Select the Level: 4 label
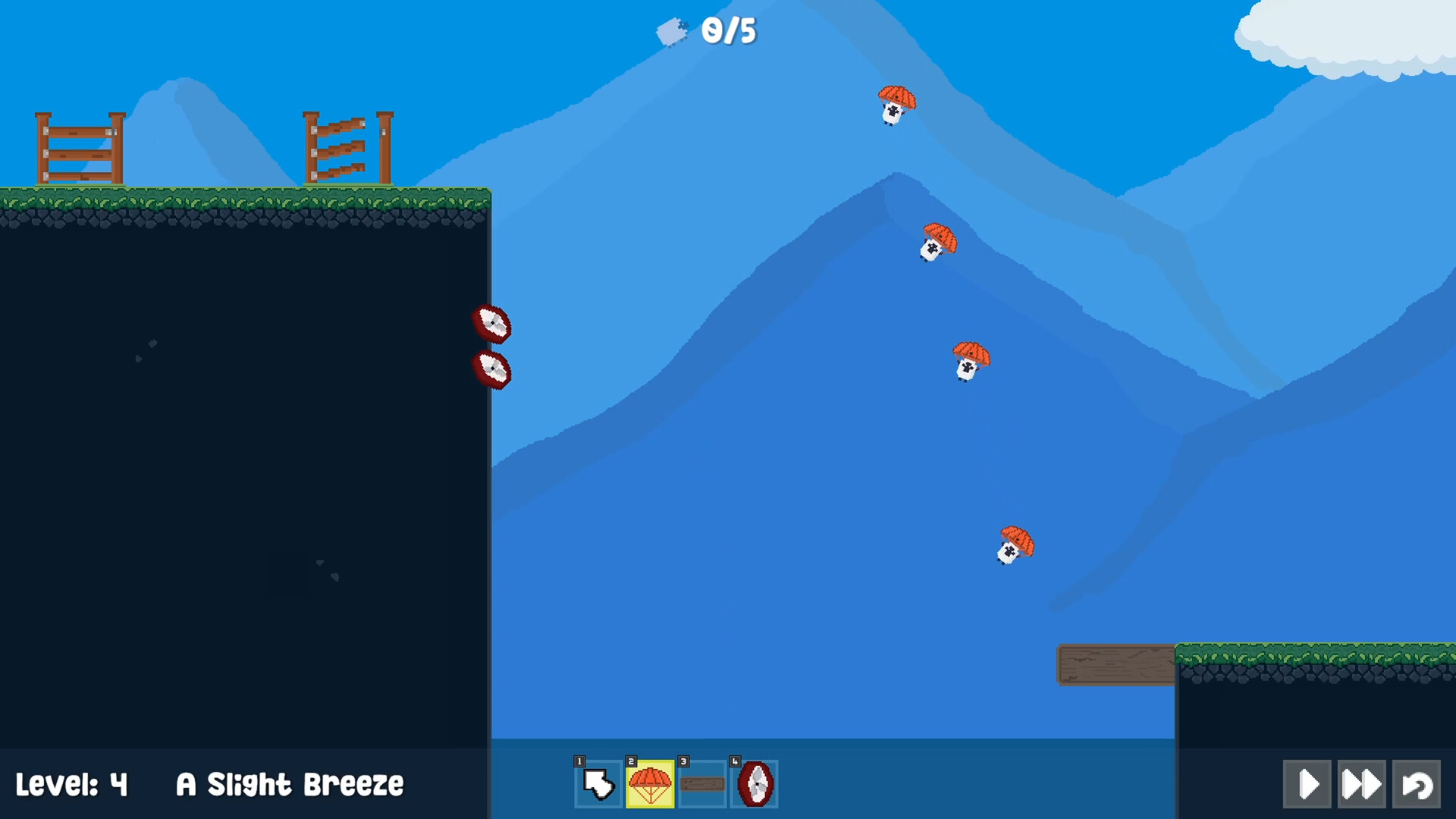This screenshot has width=1456, height=819. click(x=74, y=785)
